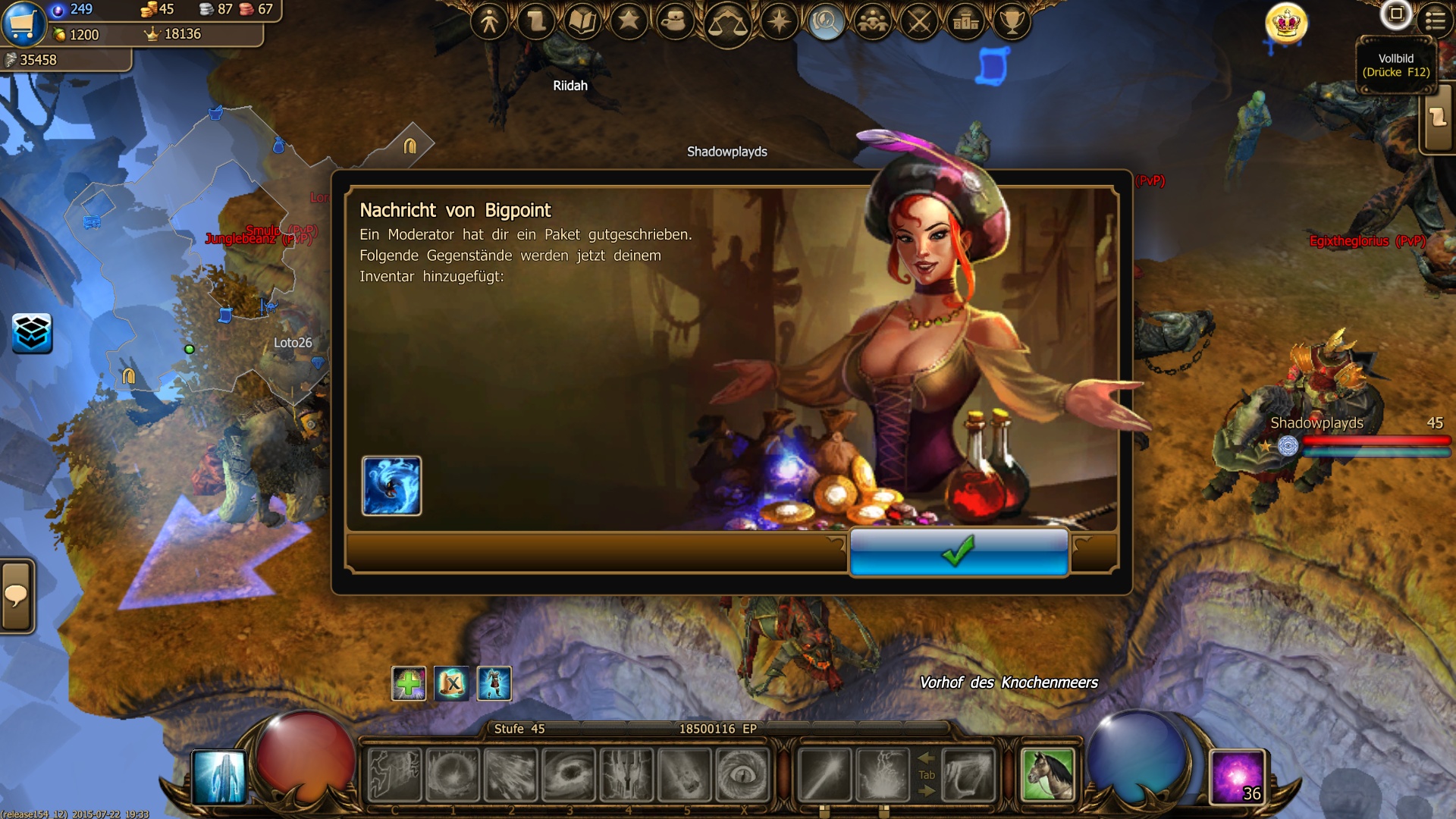1456x819 pixels.
Task: Open the bag inventory icon
Action: pyautogui.click(x=674, y=21)
